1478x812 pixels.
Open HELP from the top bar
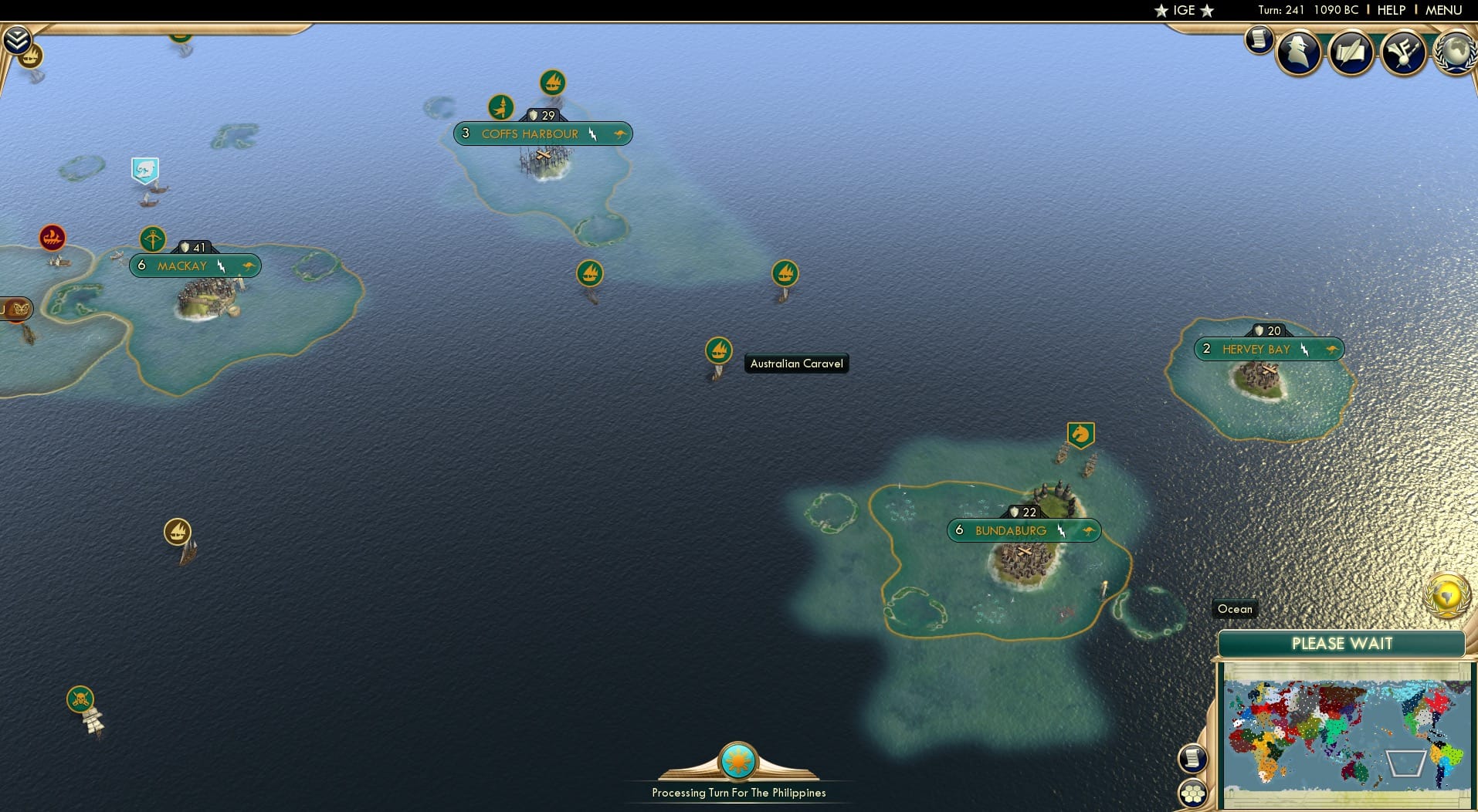click(x=1390, y=10)
